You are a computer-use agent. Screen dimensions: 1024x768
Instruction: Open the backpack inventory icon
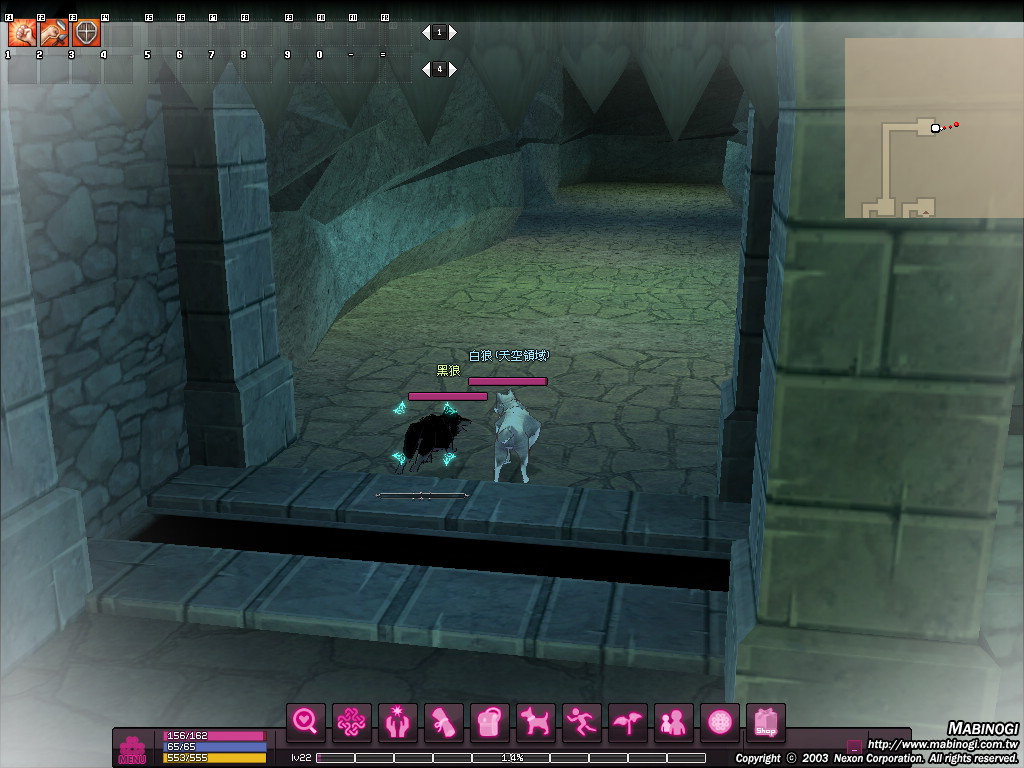pos(490,721)
